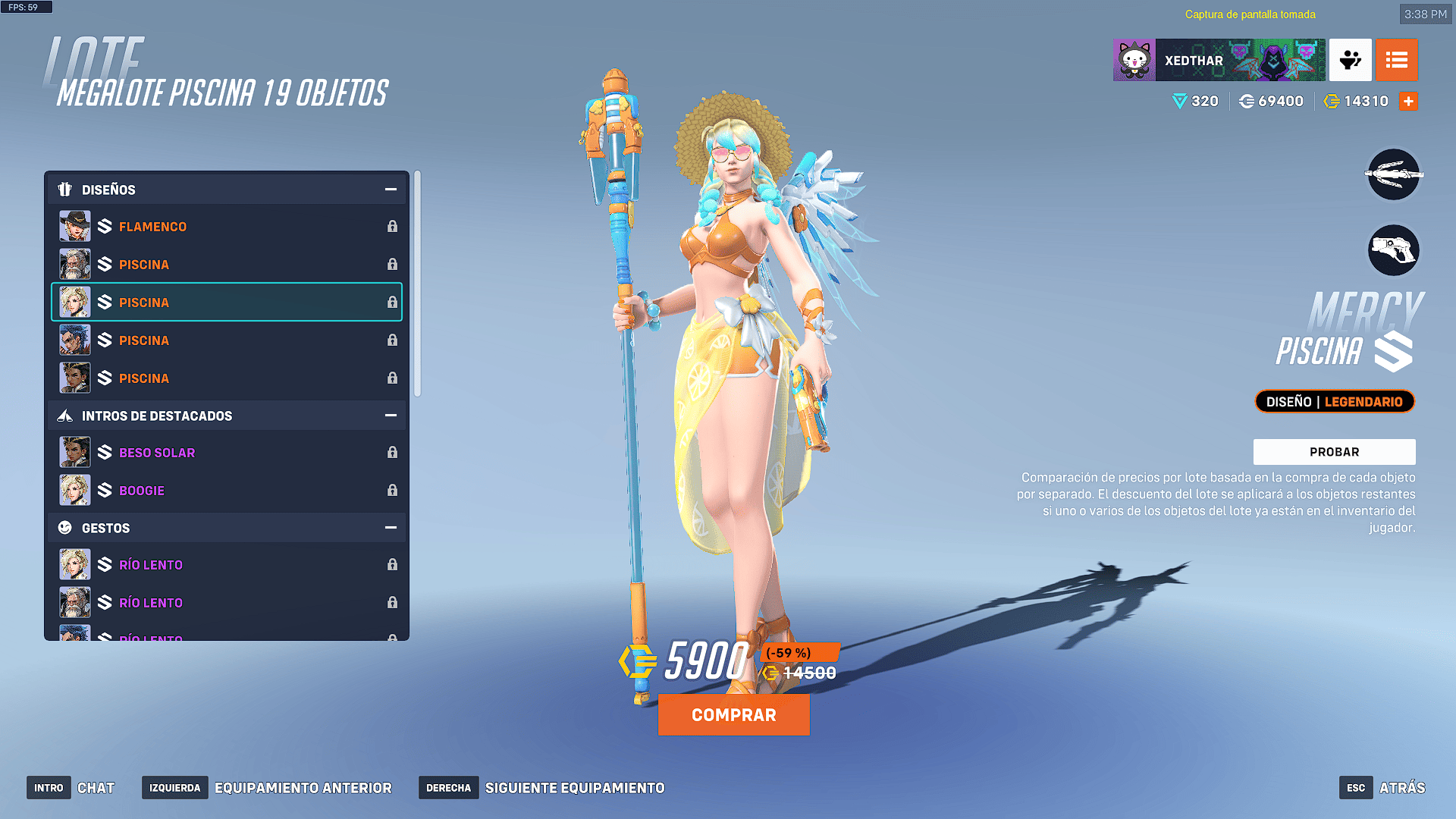
Task: Preview Mercy's blaster pistol weapon
Action: [x=1393, y=250]
